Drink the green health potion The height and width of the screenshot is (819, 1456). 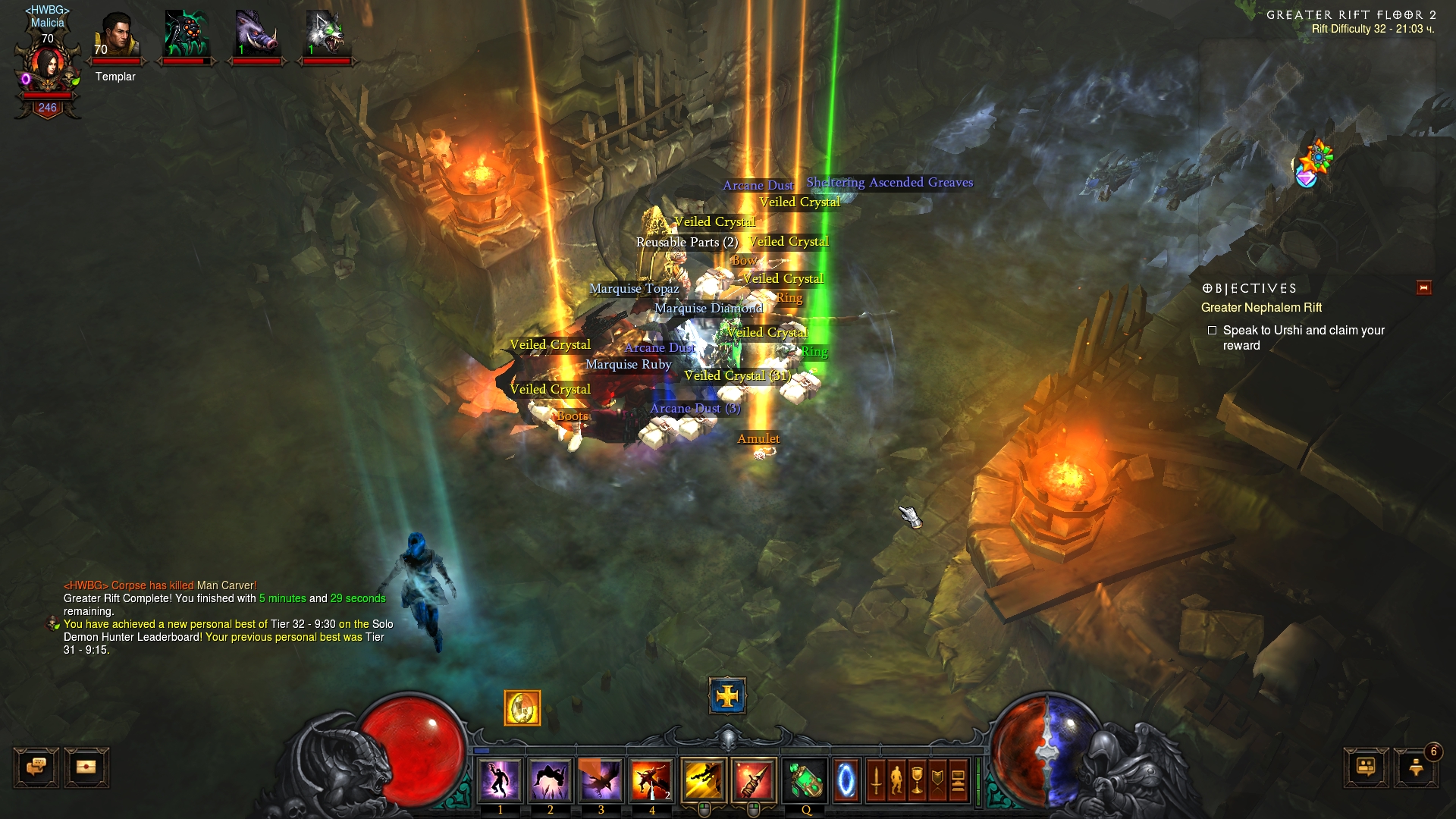click(805, 779)
